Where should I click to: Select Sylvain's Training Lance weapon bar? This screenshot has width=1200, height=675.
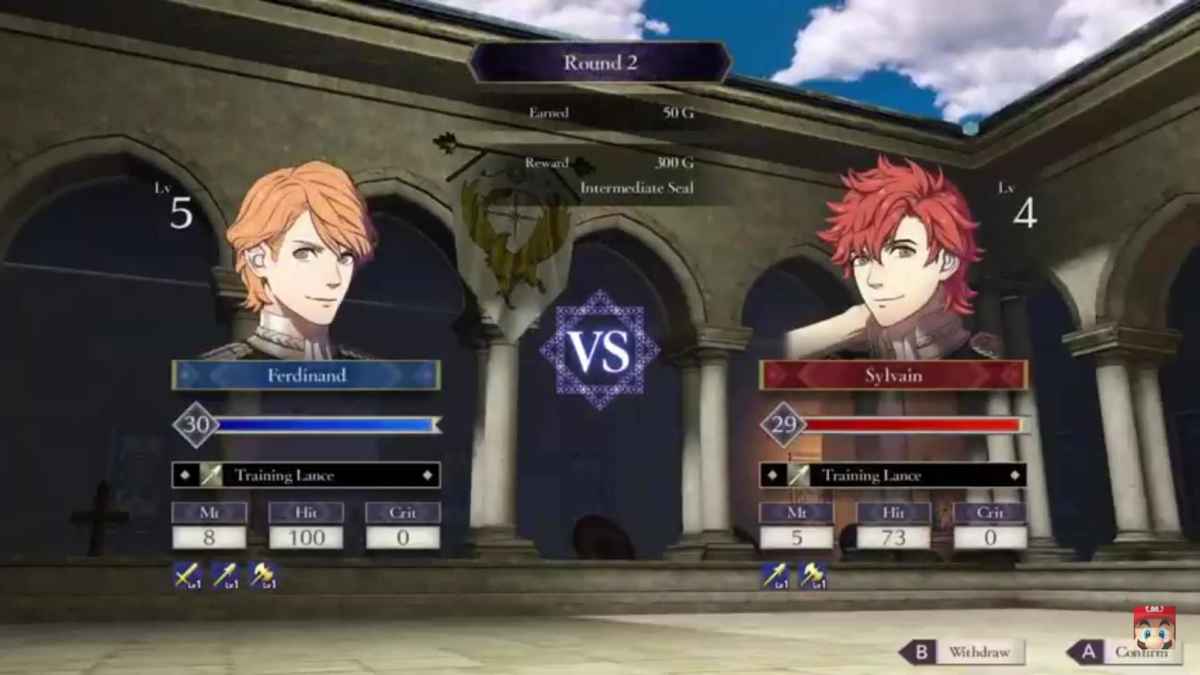click(x=893, y=475)
